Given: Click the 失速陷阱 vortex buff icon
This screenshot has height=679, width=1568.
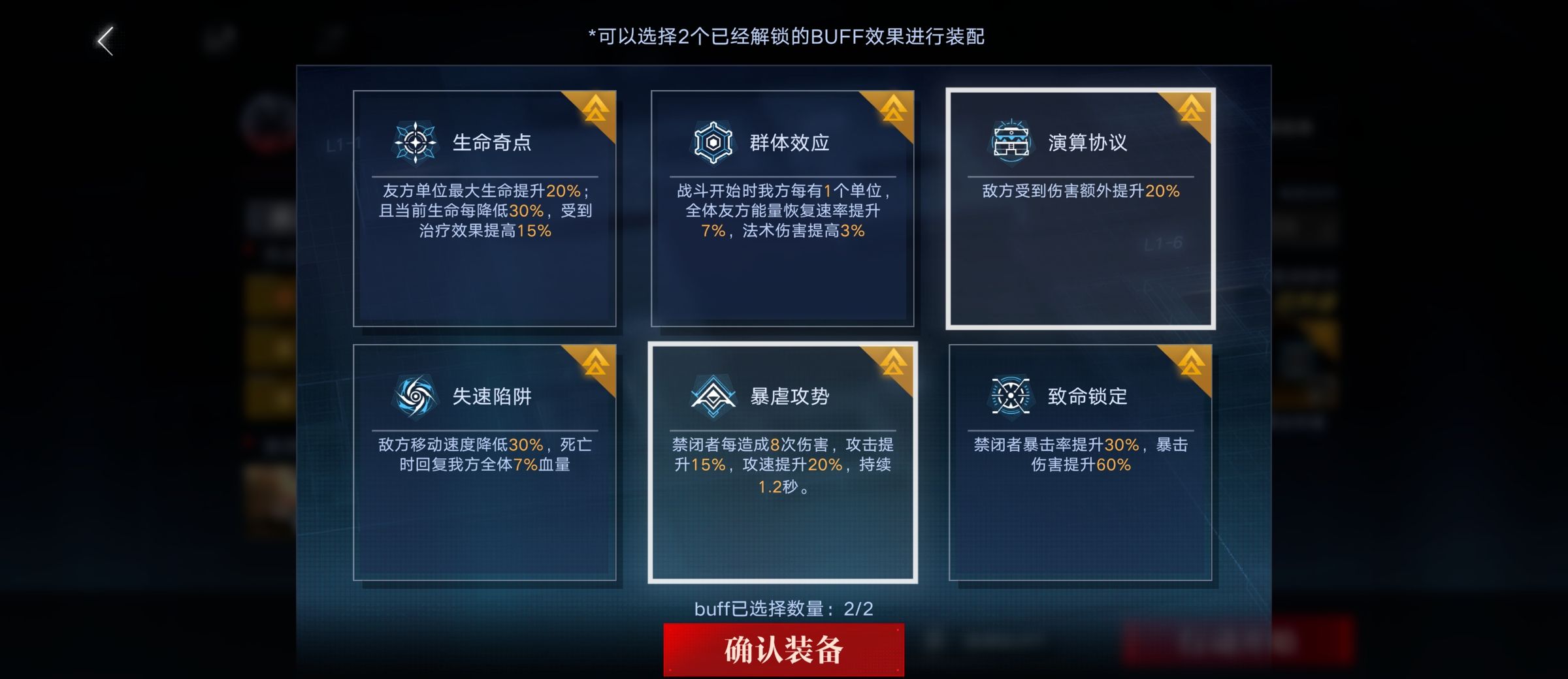Looking at the screenshot, I should click(415, 396).
